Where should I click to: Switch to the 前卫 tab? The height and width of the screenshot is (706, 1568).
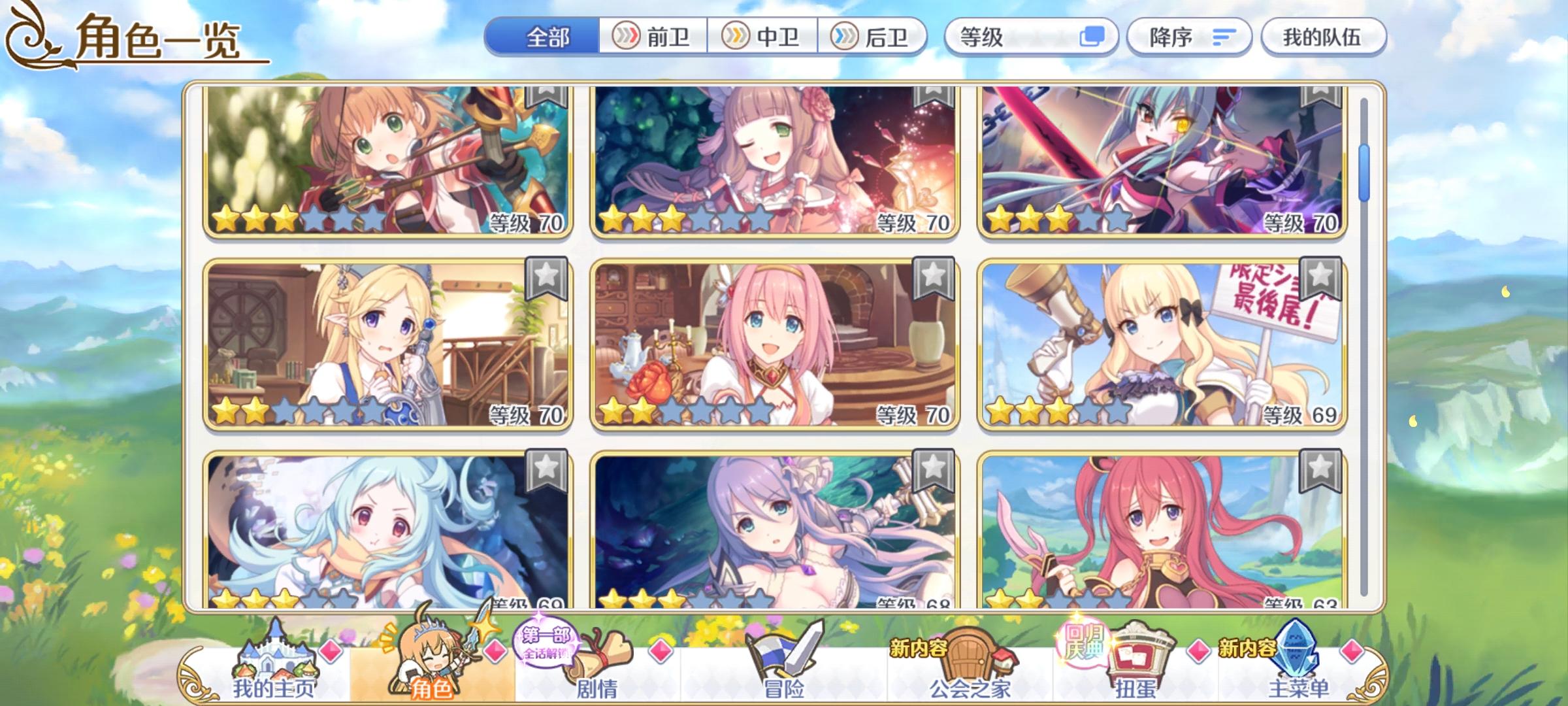point(653,37)
